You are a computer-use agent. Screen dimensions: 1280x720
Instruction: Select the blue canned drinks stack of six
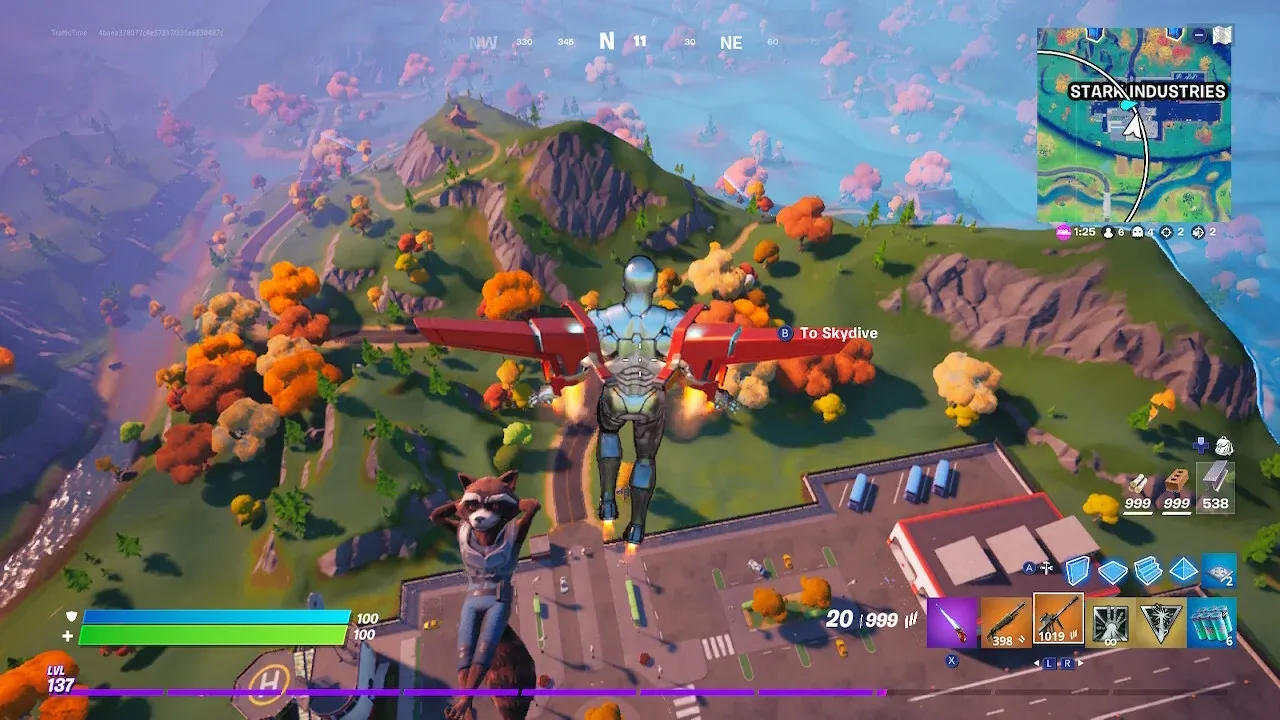tap(1213, 622)
